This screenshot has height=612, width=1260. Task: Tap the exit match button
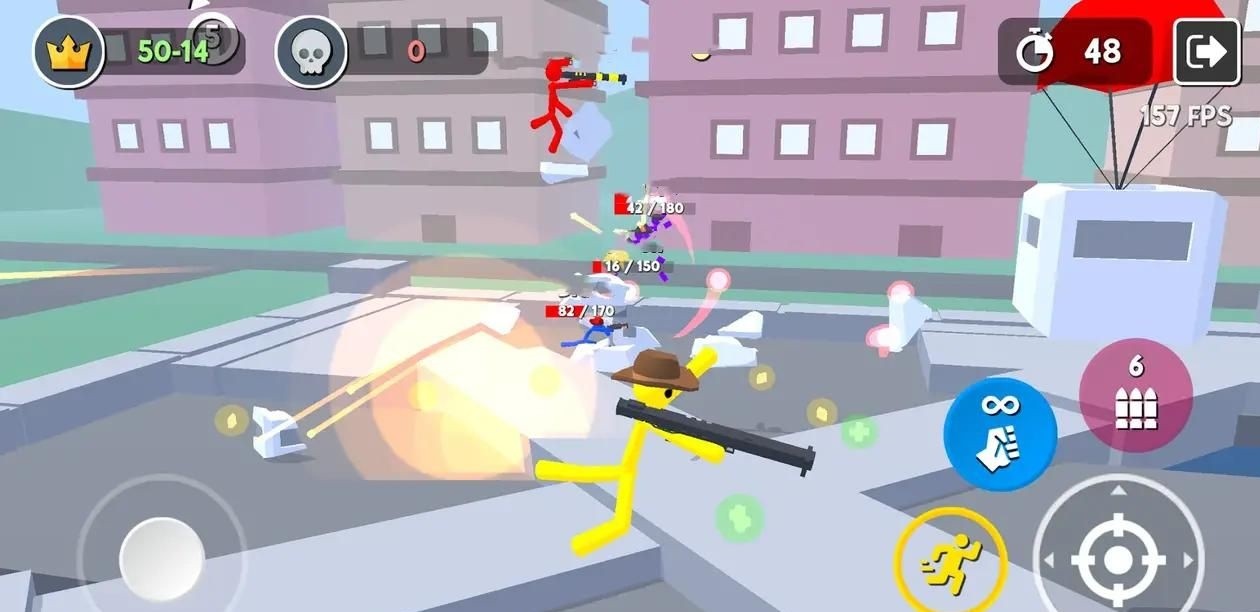1205,52
